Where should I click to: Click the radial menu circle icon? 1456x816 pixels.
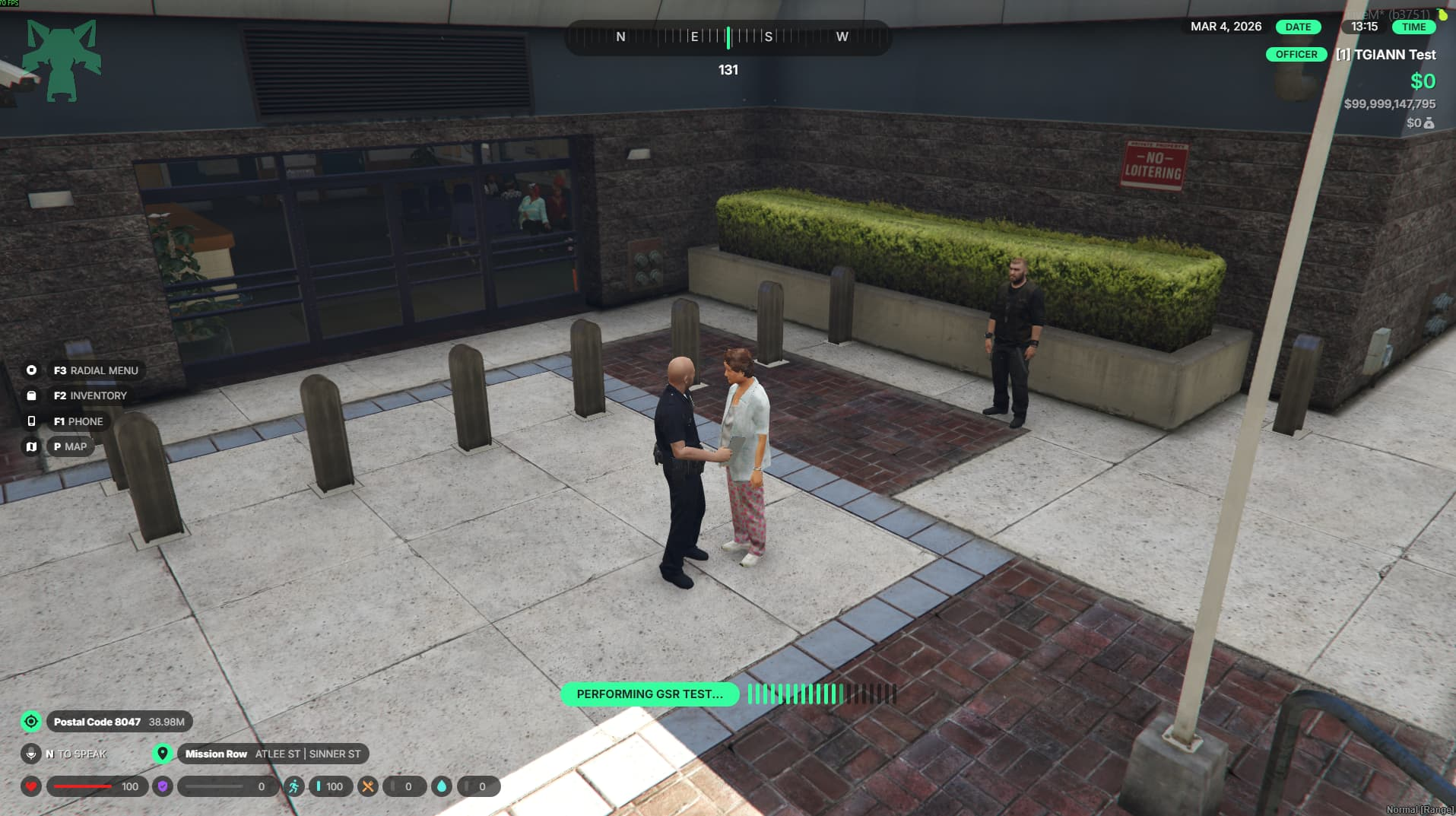[31, 370]
